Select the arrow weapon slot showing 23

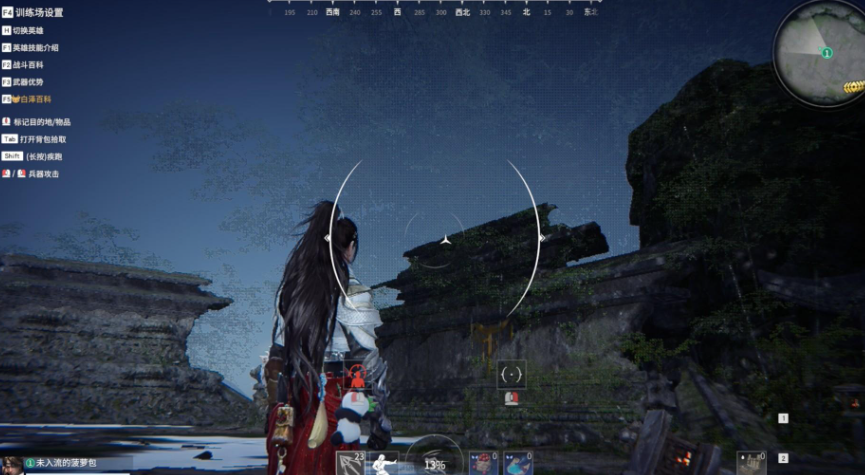[351, 463]
